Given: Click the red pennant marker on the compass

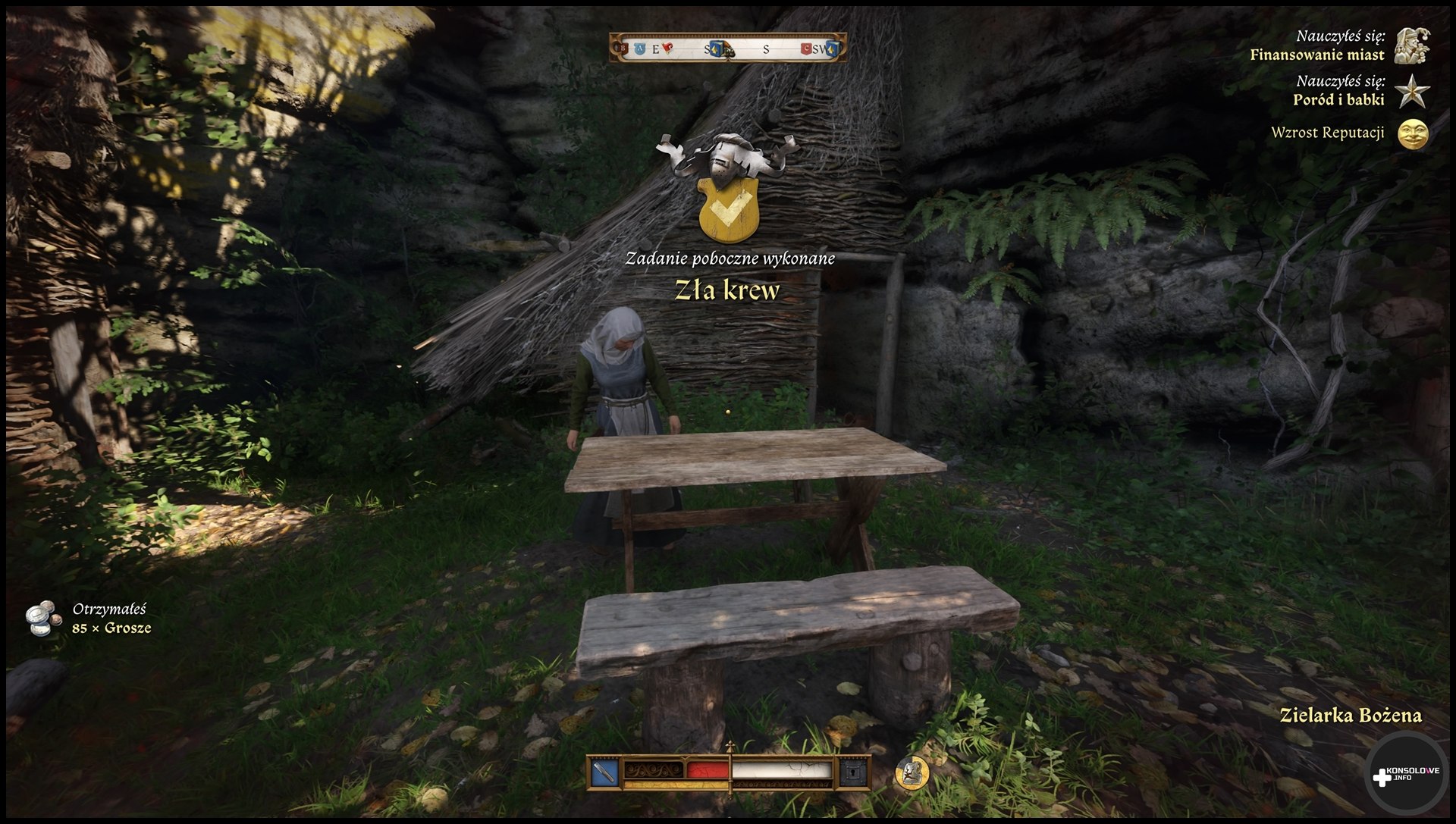Looking at the screenshot, I should [667, 49].
